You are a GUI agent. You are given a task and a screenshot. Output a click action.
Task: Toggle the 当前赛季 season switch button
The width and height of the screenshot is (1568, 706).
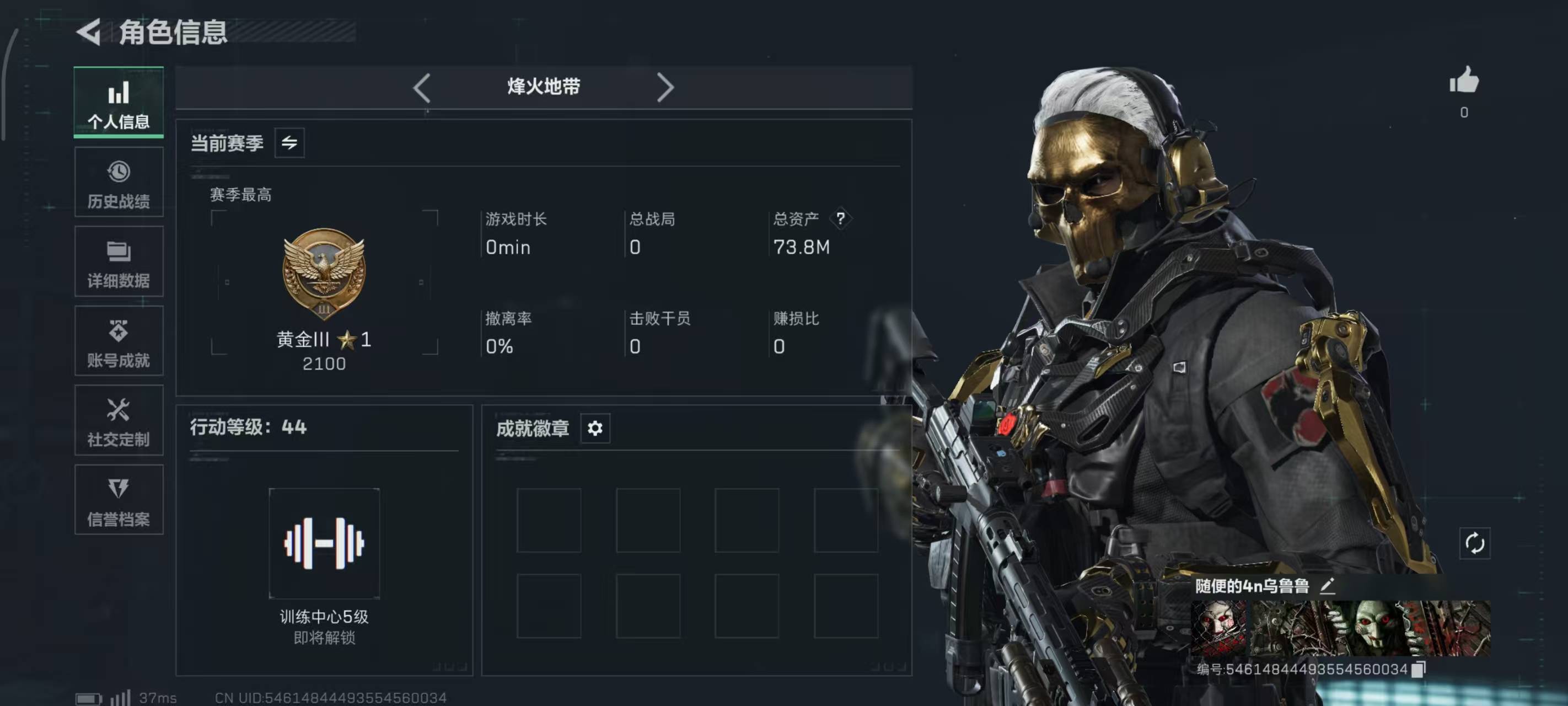click(289, 143)
